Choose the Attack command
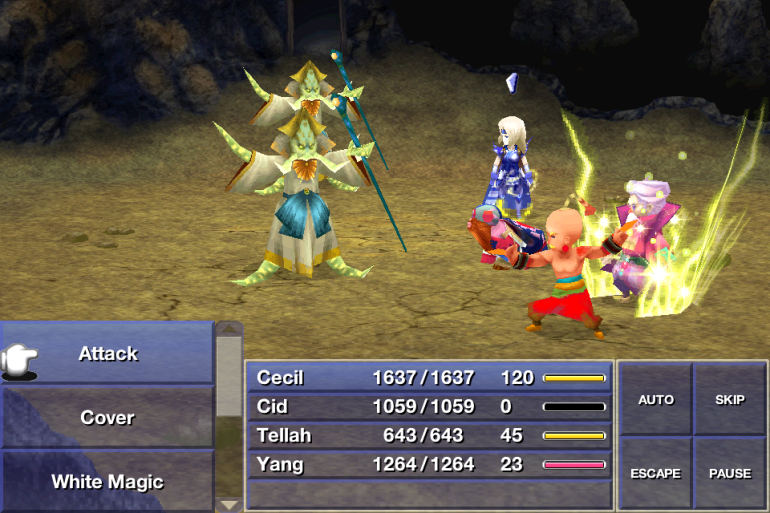Image resolution: width=770 pixels, height=513 pixels. pos(108,354)
